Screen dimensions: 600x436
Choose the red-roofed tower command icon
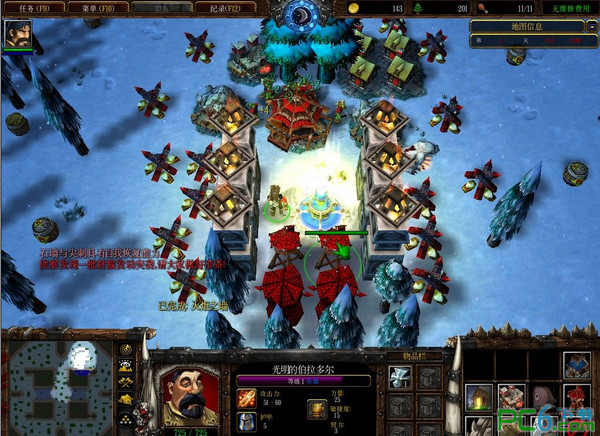coord(575,396)
